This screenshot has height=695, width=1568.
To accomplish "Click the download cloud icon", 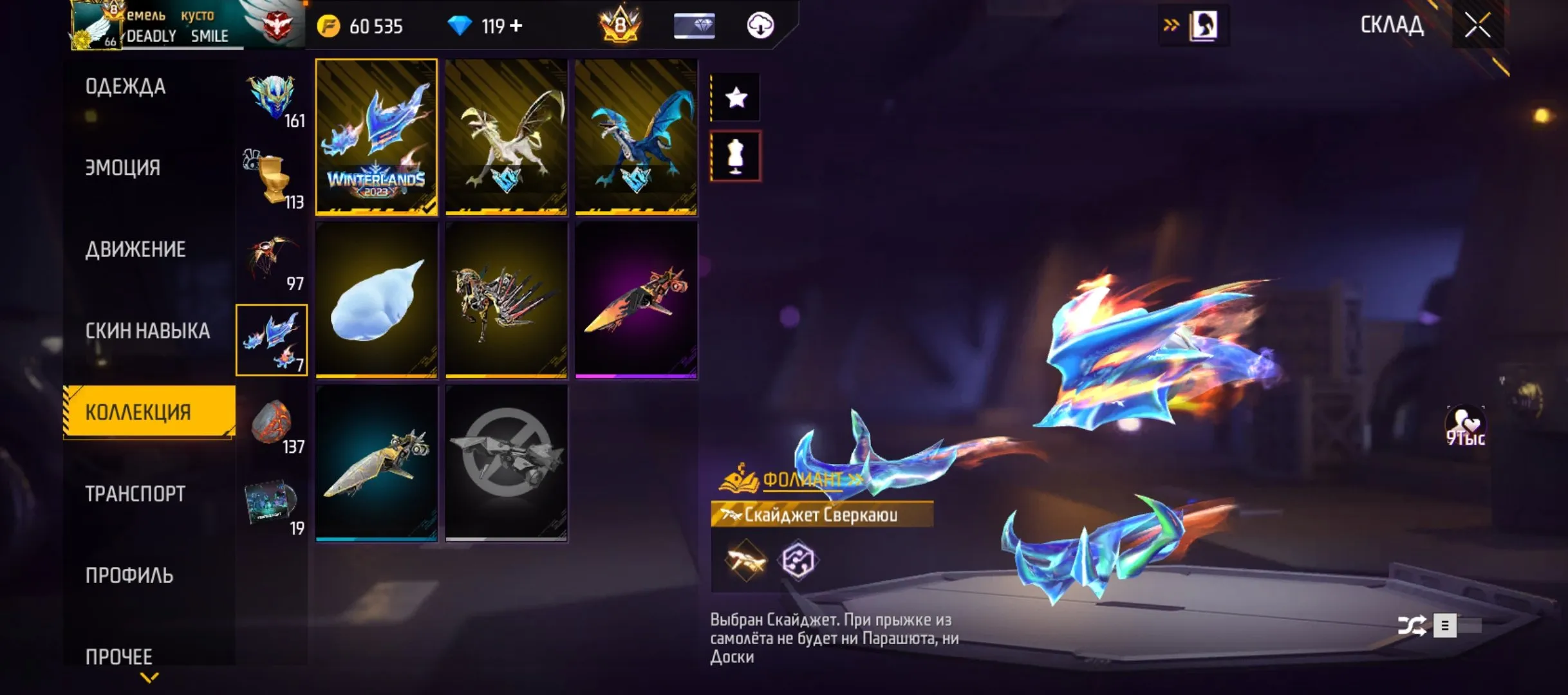I will pyautogui.click(x=760, y=26).
